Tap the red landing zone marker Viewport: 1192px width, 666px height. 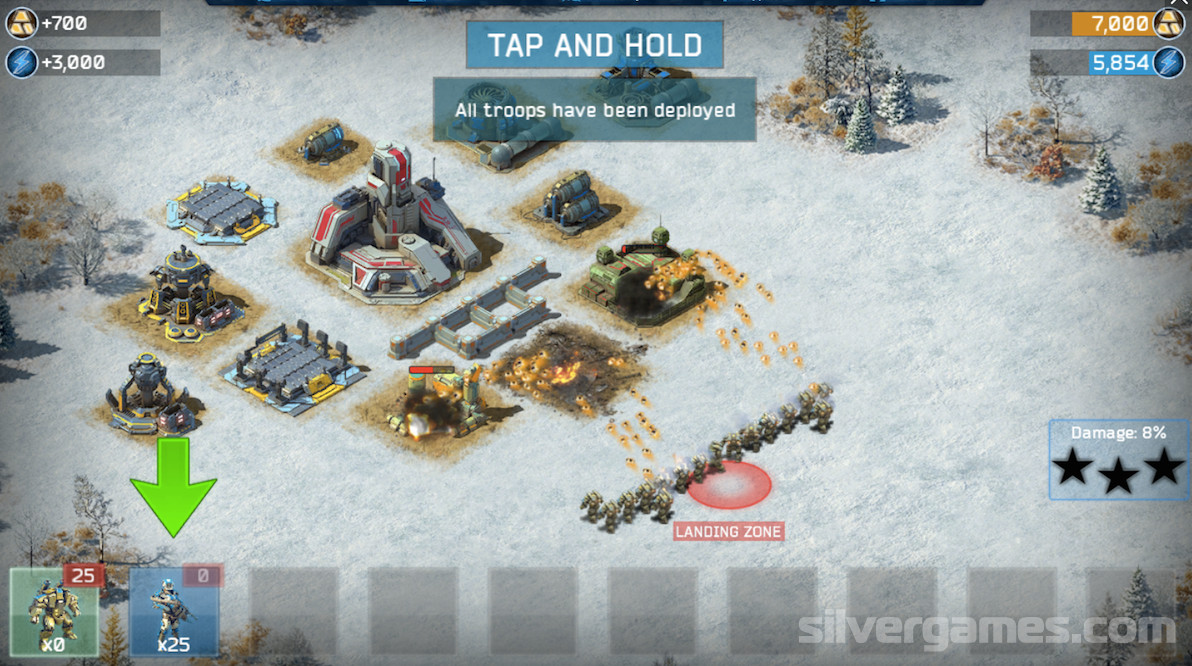coord(730,485)
